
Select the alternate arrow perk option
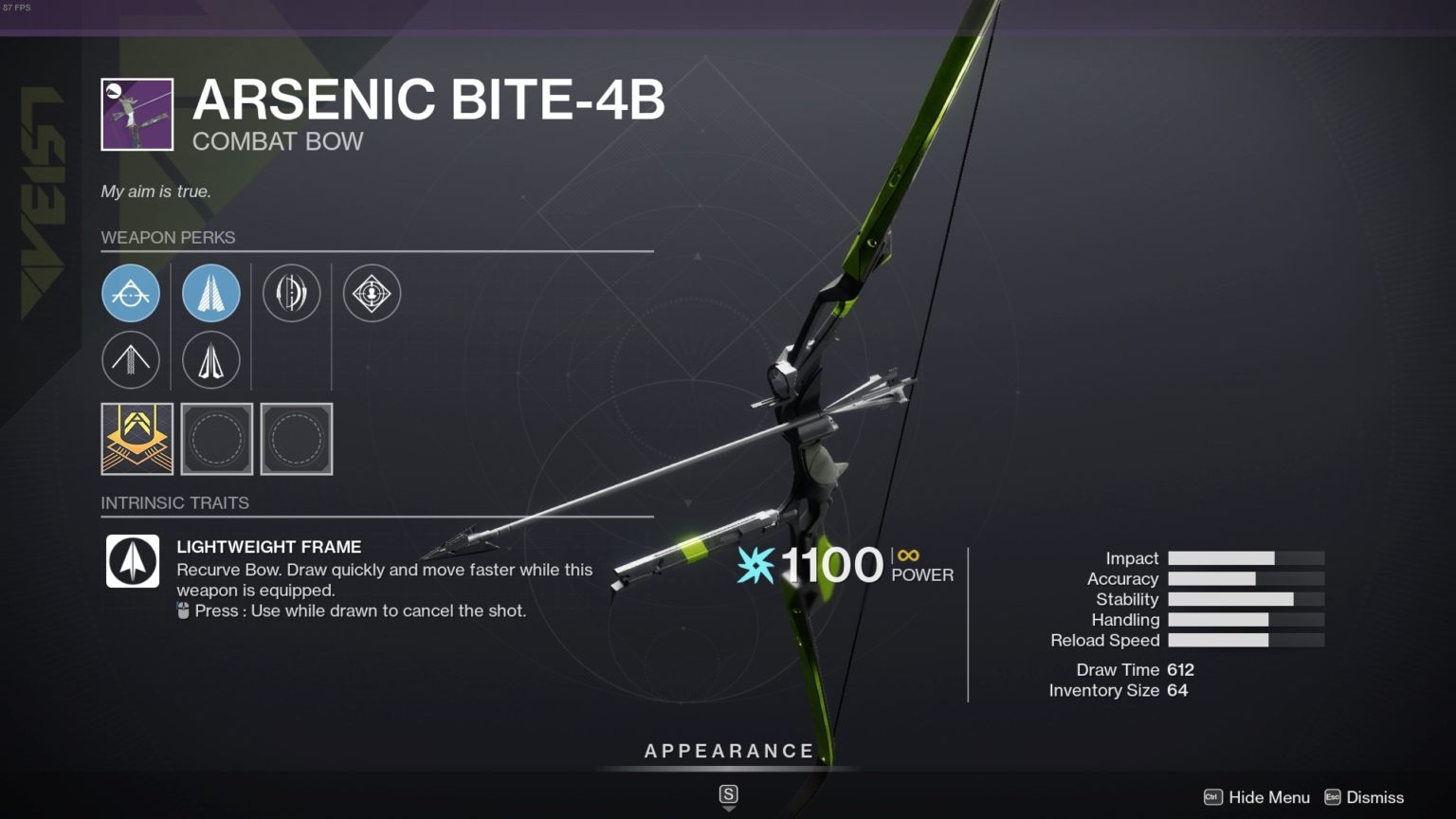coord(211,360)
